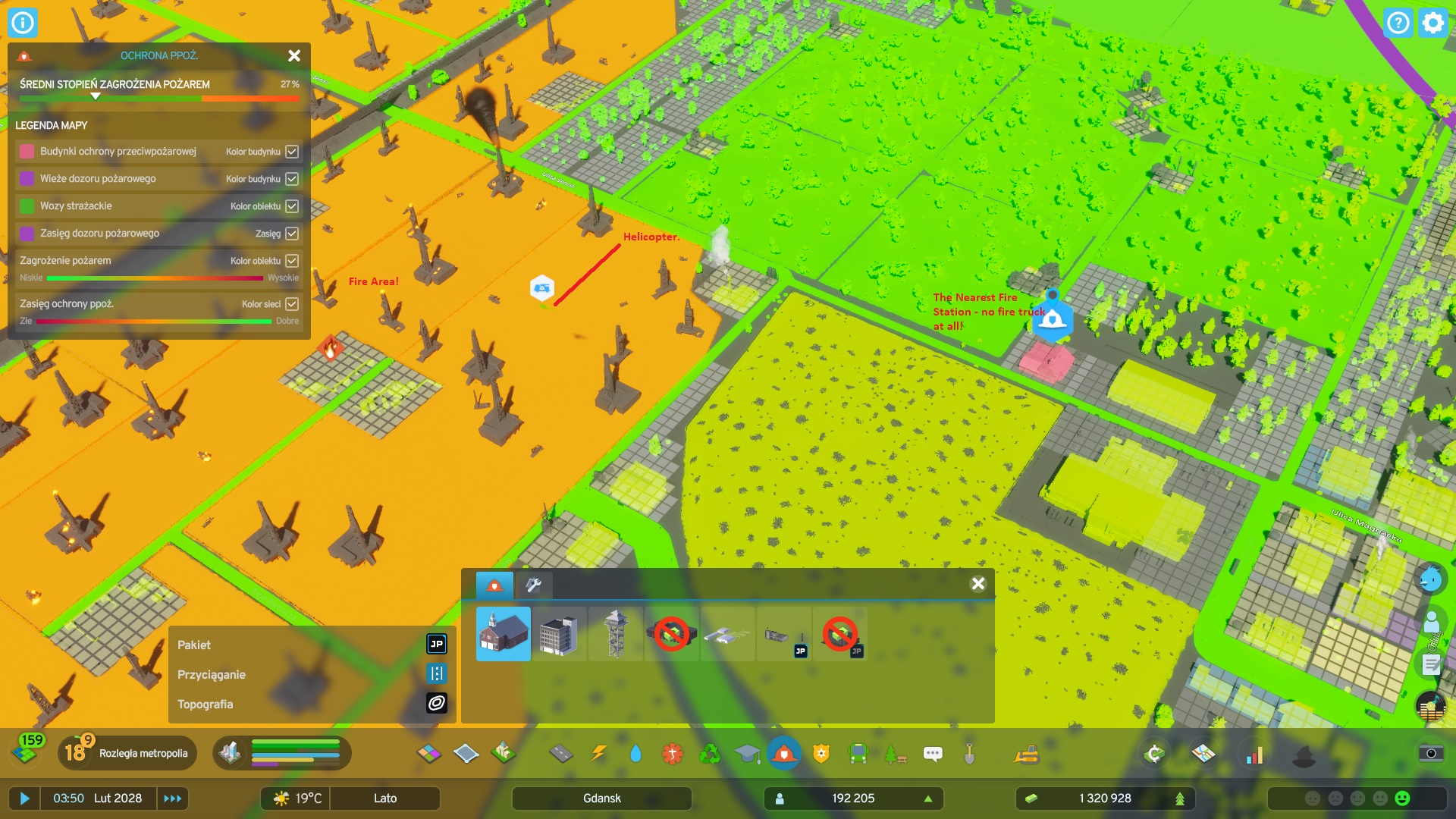This screenshot has height=819, width=1456.
Task: Disable the Zasięg dozoru pożarowego checkbox
Action: point(291,233)
